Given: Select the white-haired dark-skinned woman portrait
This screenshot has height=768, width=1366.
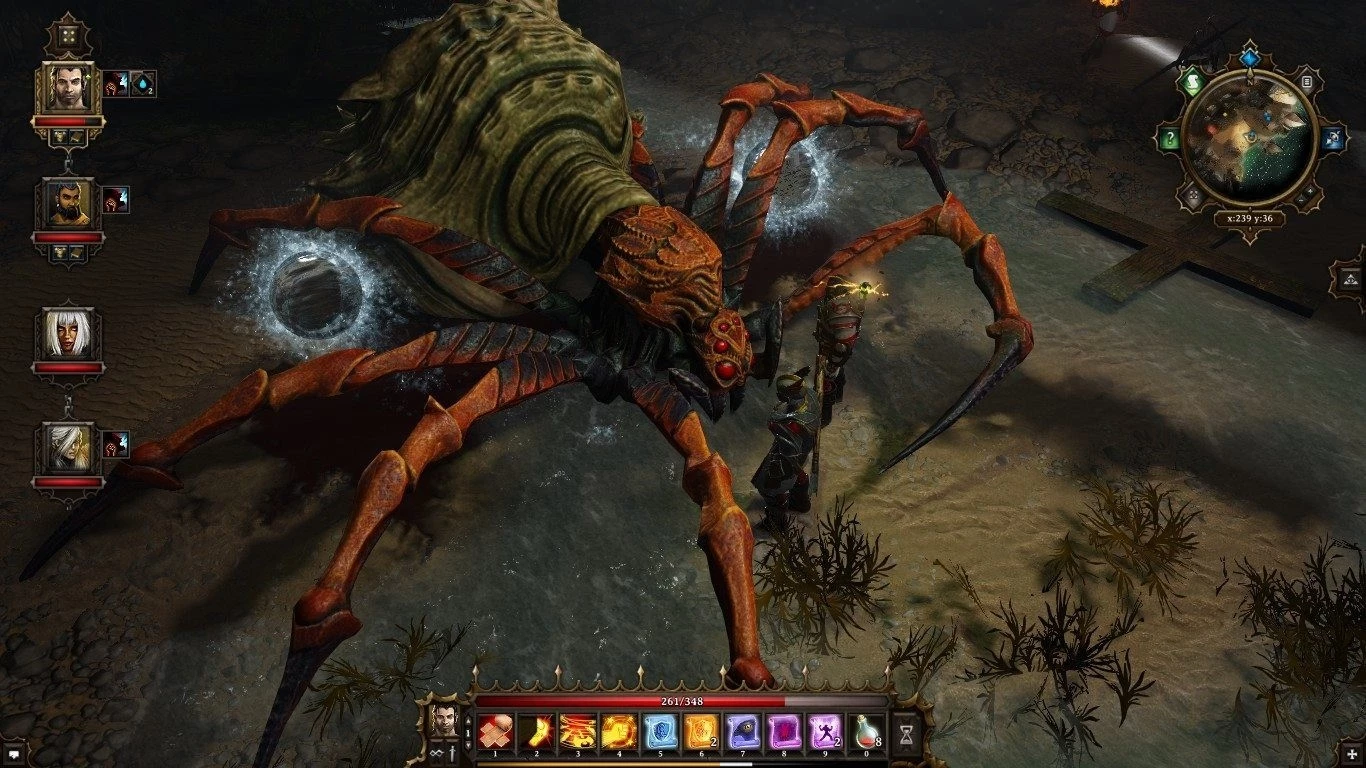Looking at the screenshot, I should coord(68,334).
